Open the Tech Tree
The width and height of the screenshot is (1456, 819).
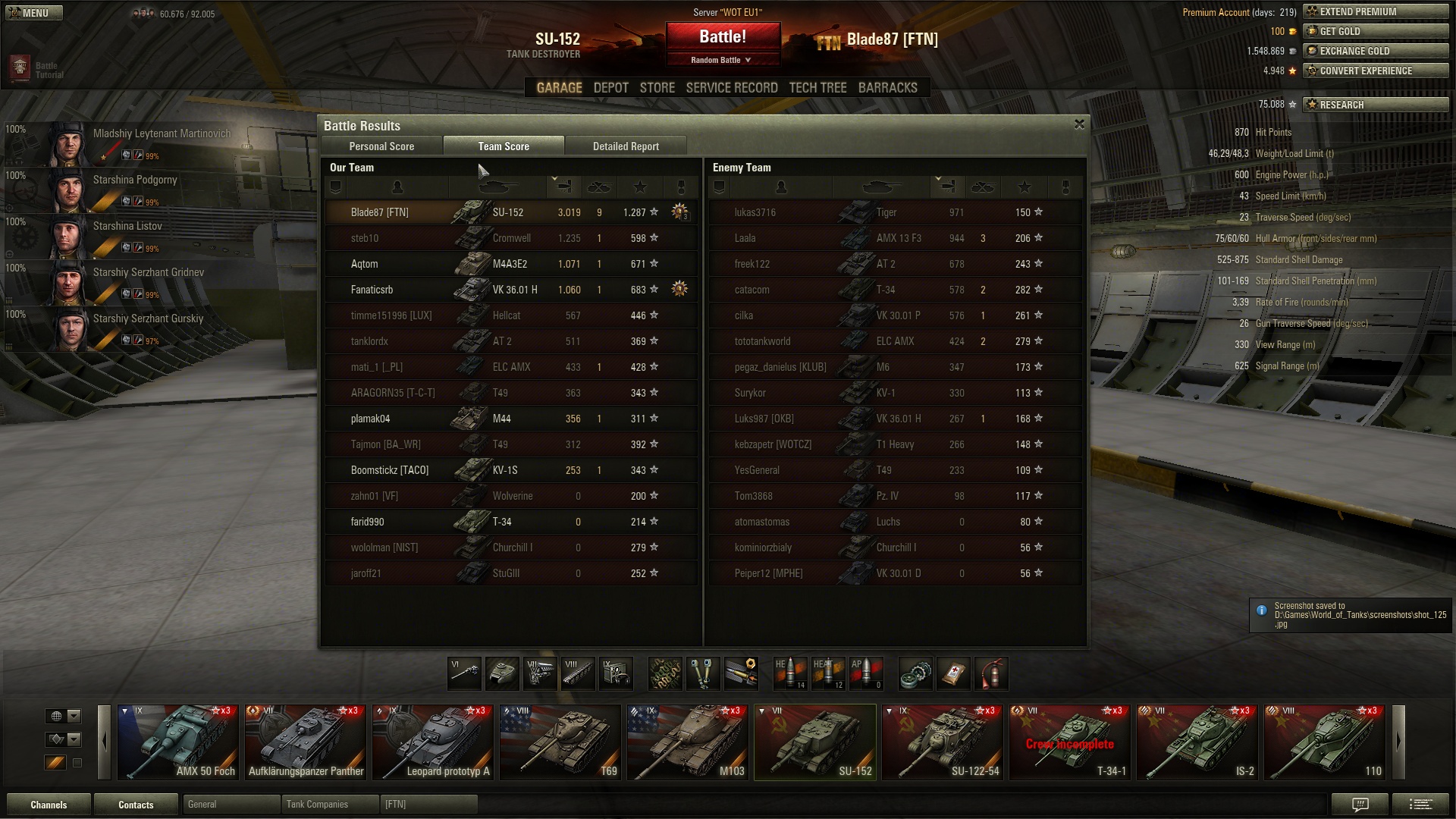(x=817, y=88)
